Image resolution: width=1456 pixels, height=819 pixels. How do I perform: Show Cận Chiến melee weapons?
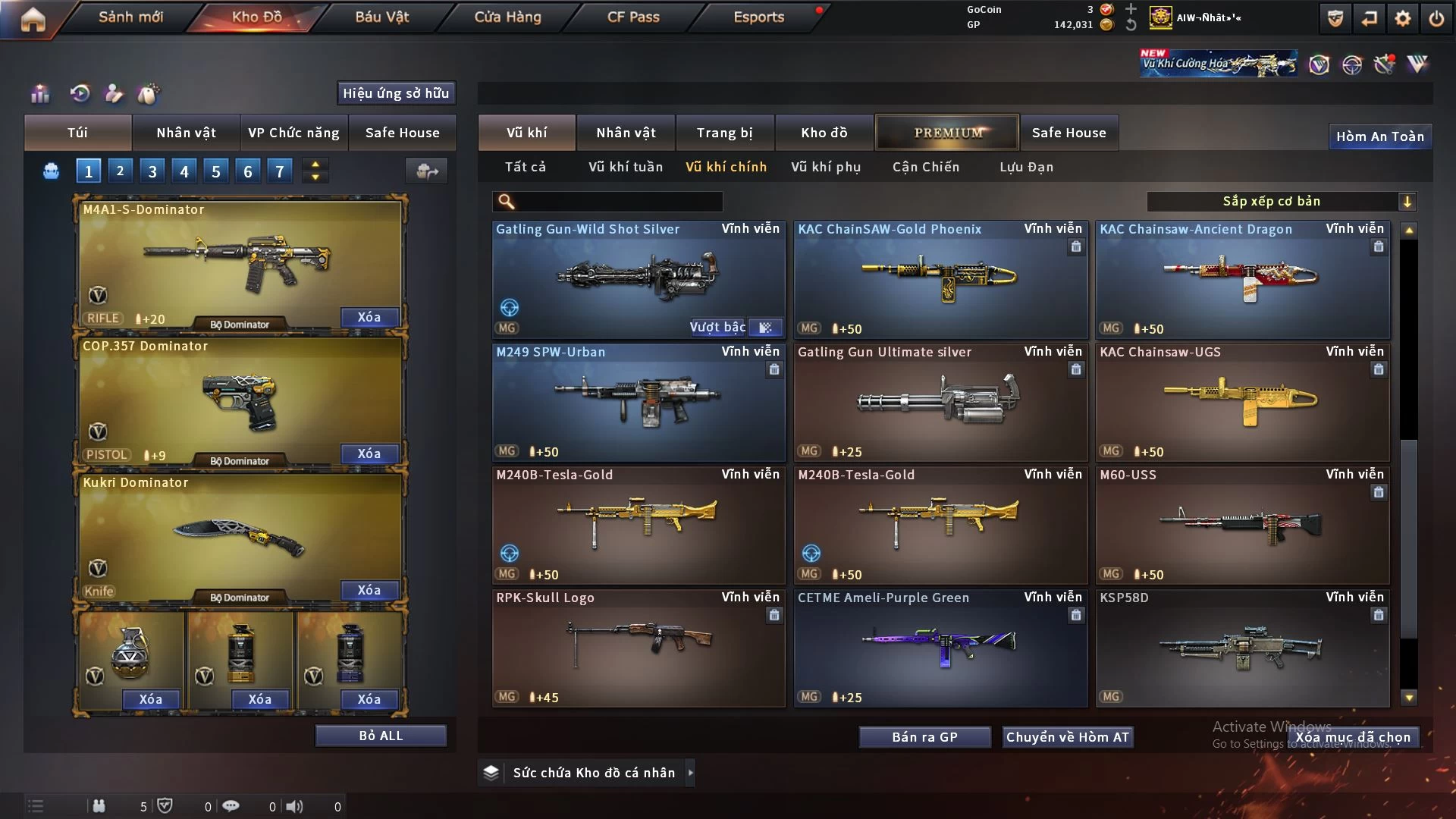(x=926, y=167)
